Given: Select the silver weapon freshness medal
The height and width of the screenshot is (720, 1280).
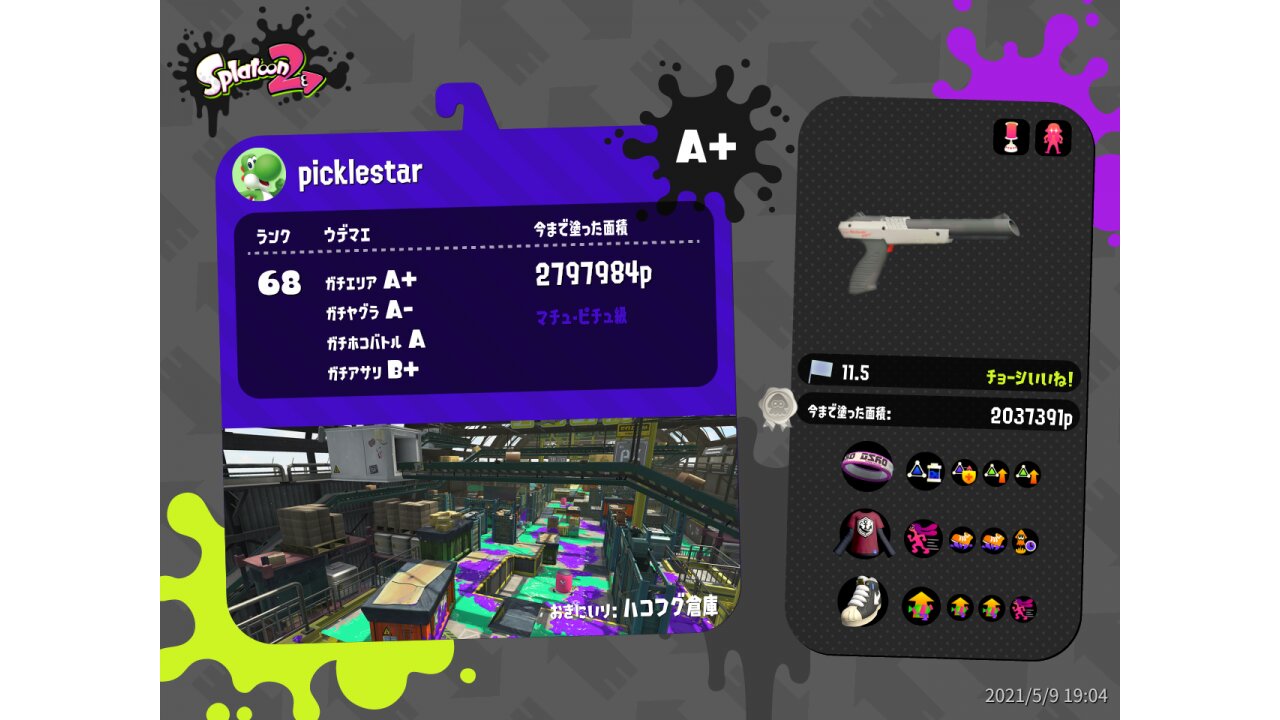Looking at the screenshot, I should pos(777,408).
